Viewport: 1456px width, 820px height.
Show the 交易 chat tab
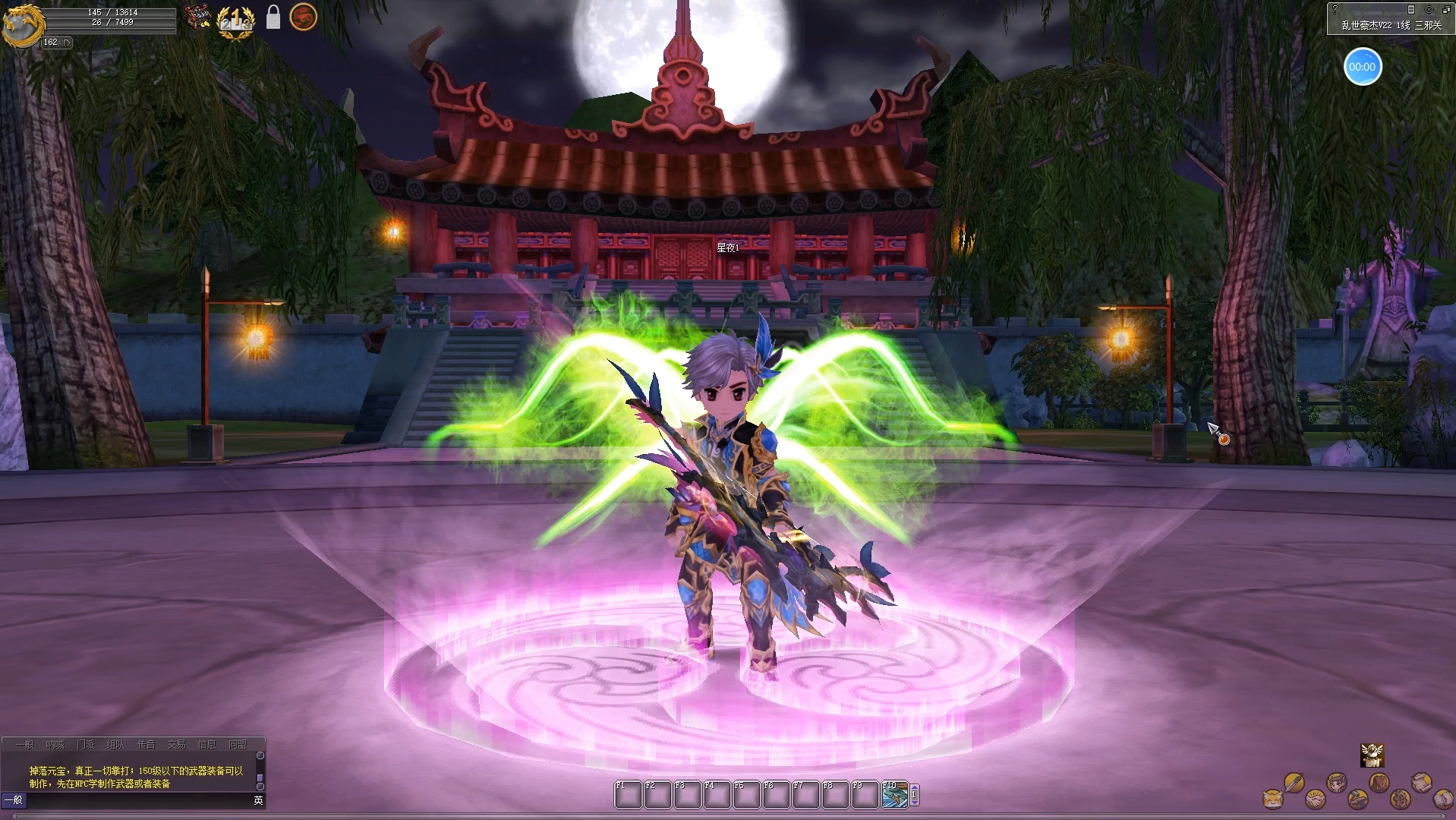[176, 745]
